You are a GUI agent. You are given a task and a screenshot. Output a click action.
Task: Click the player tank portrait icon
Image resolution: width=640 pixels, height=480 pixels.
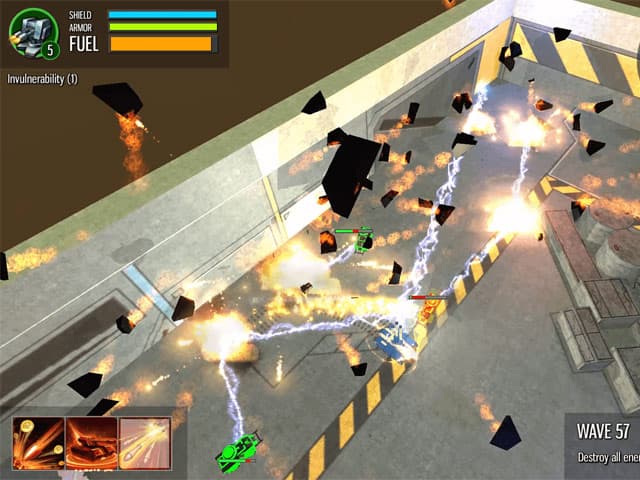[x=34, y=32]
